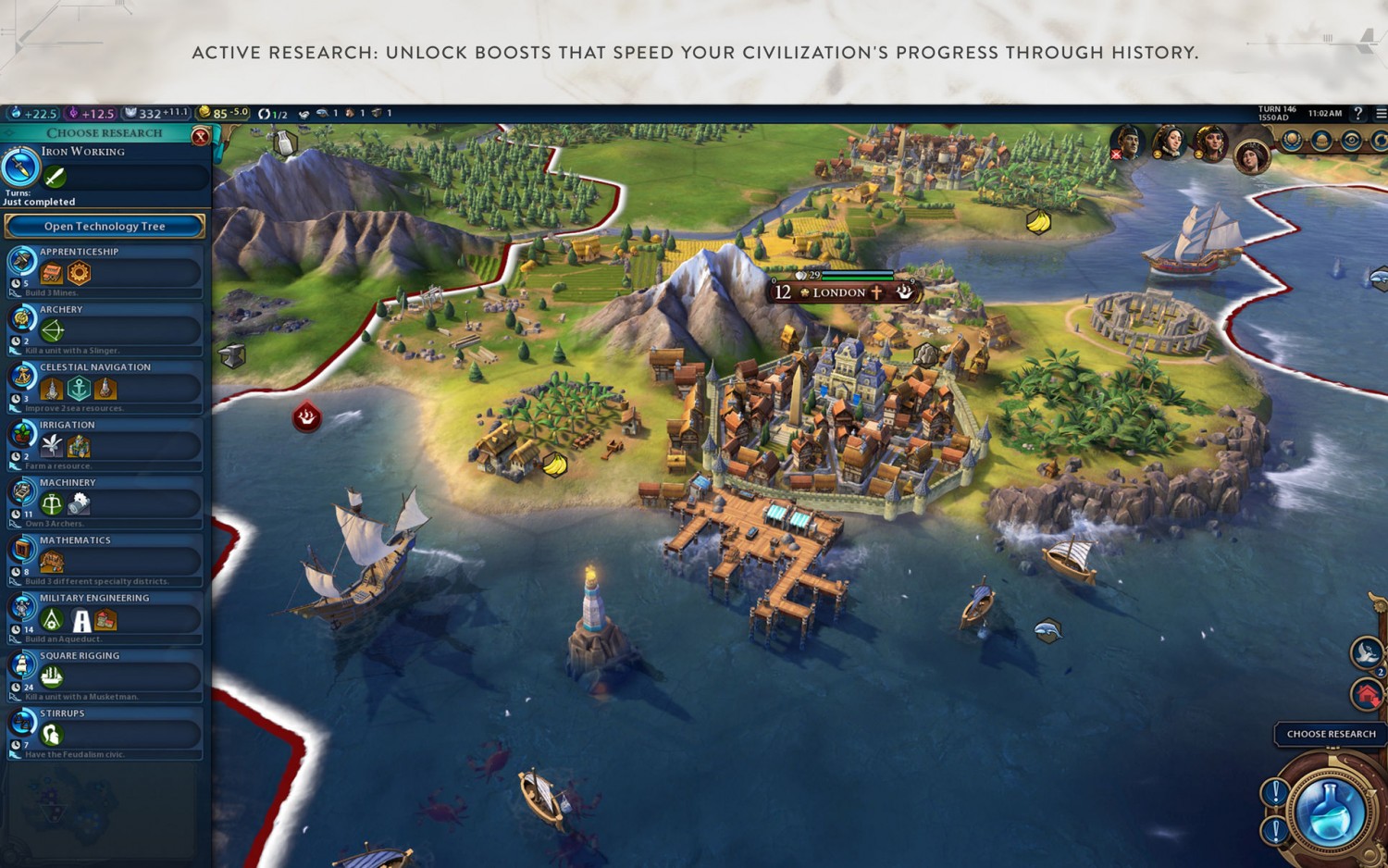Open the hamburger game menu
This screenshot has width=1388, height=868.
pos(1380,114)
